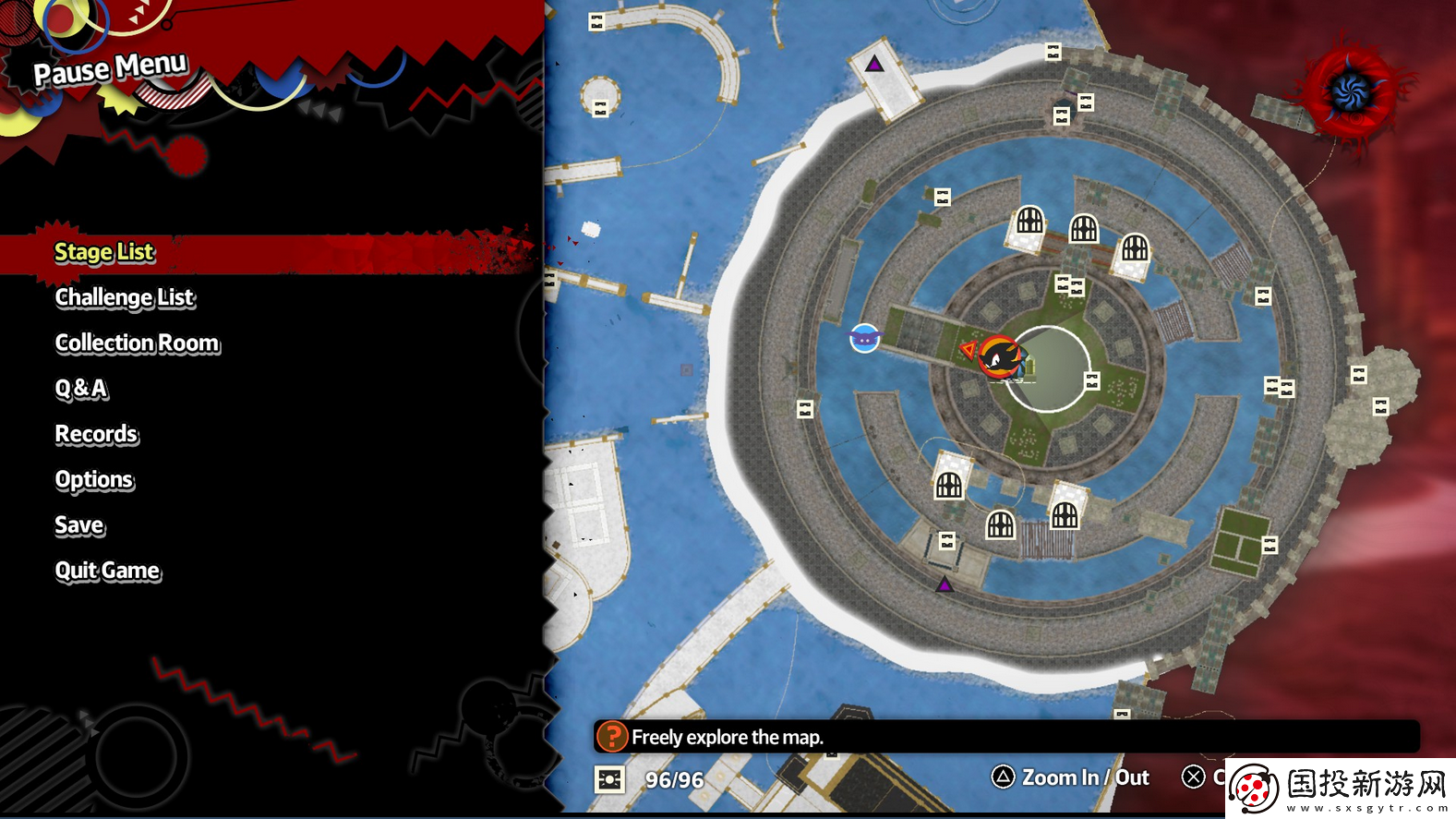
Task: Enter the Collection Room
Action: pos(138,343)
